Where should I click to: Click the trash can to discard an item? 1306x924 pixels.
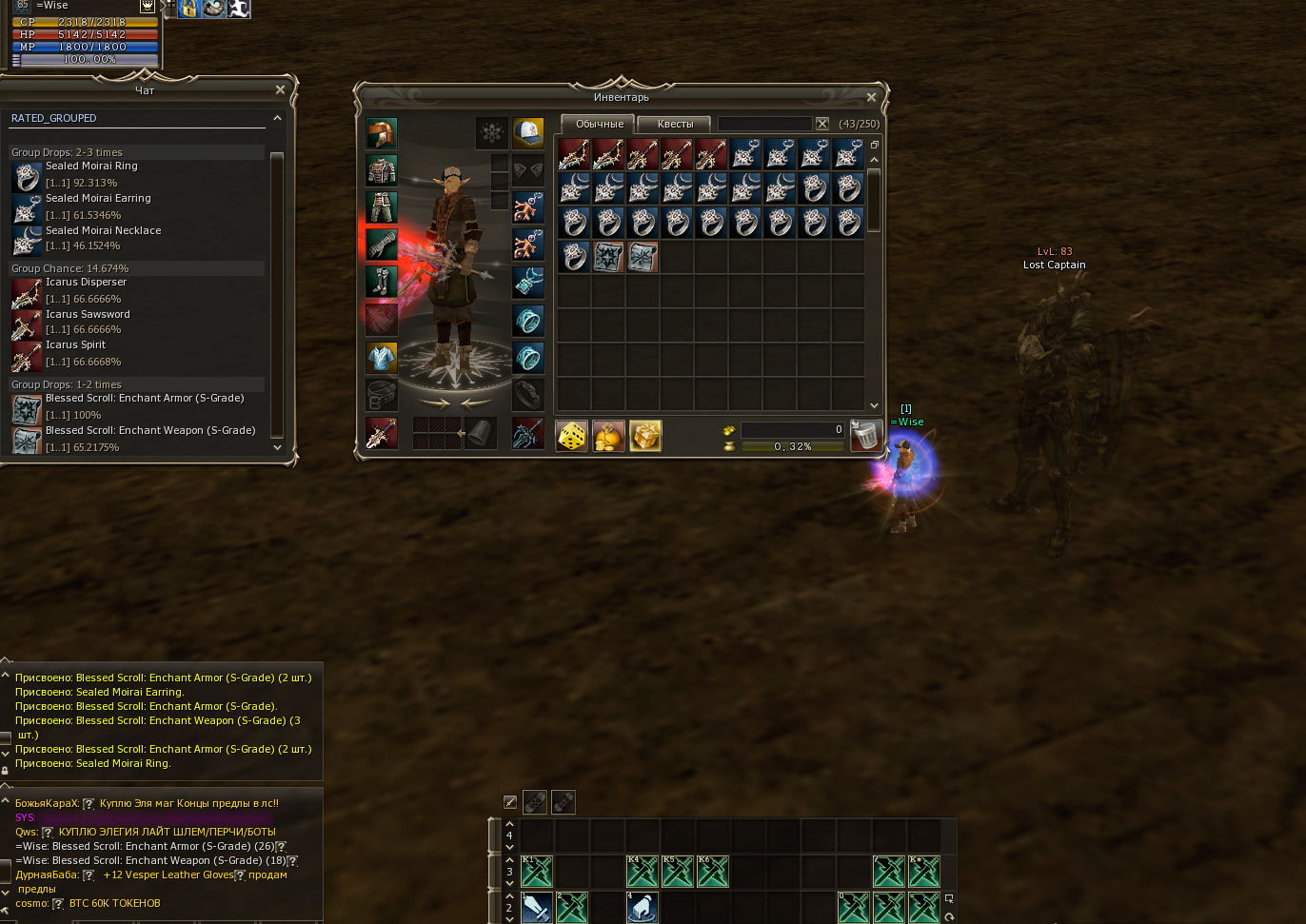tap(864, 435)
